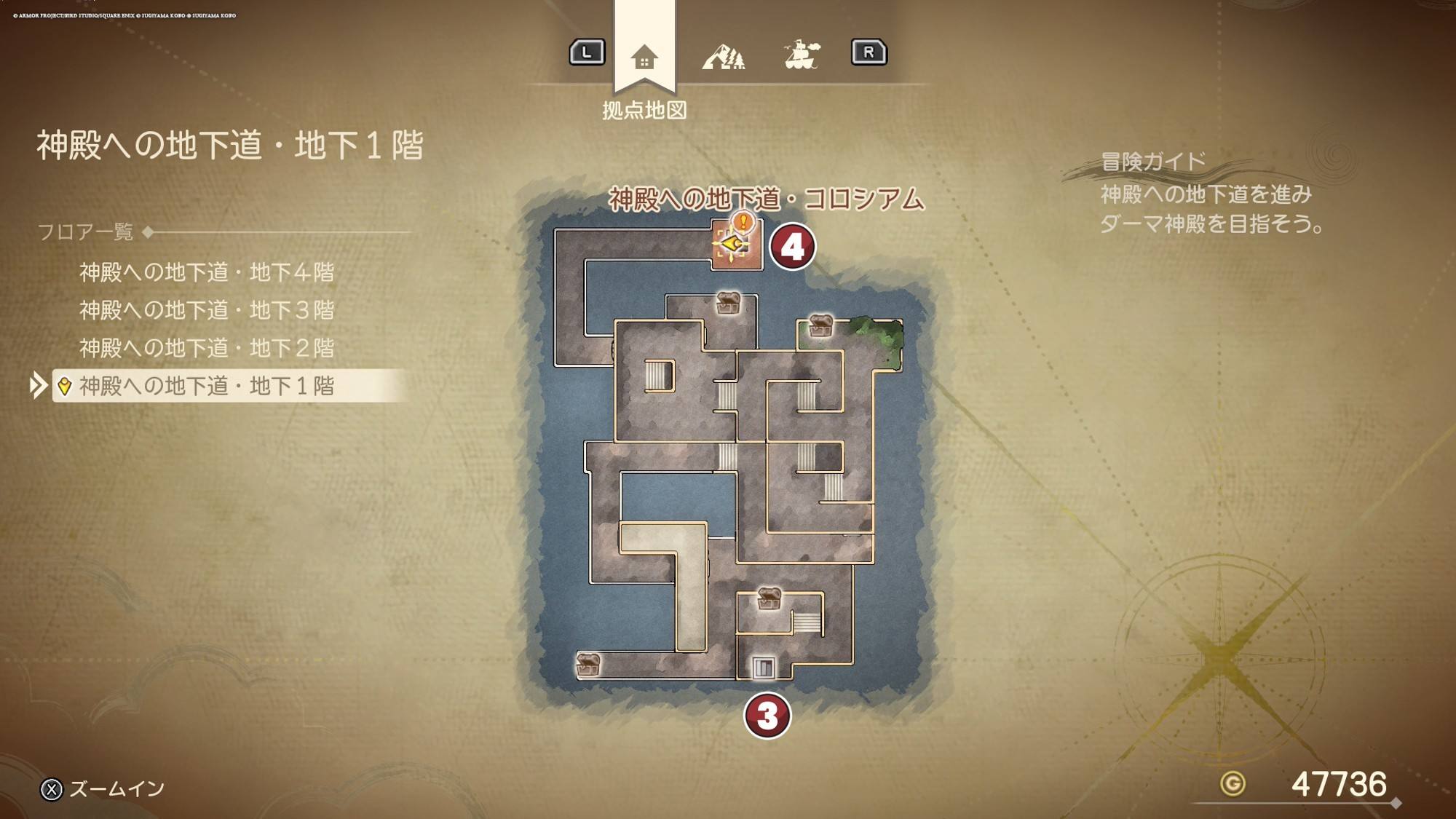
Task: Select the treasure chest beside the bottom staircase
Action: (769, 598)
